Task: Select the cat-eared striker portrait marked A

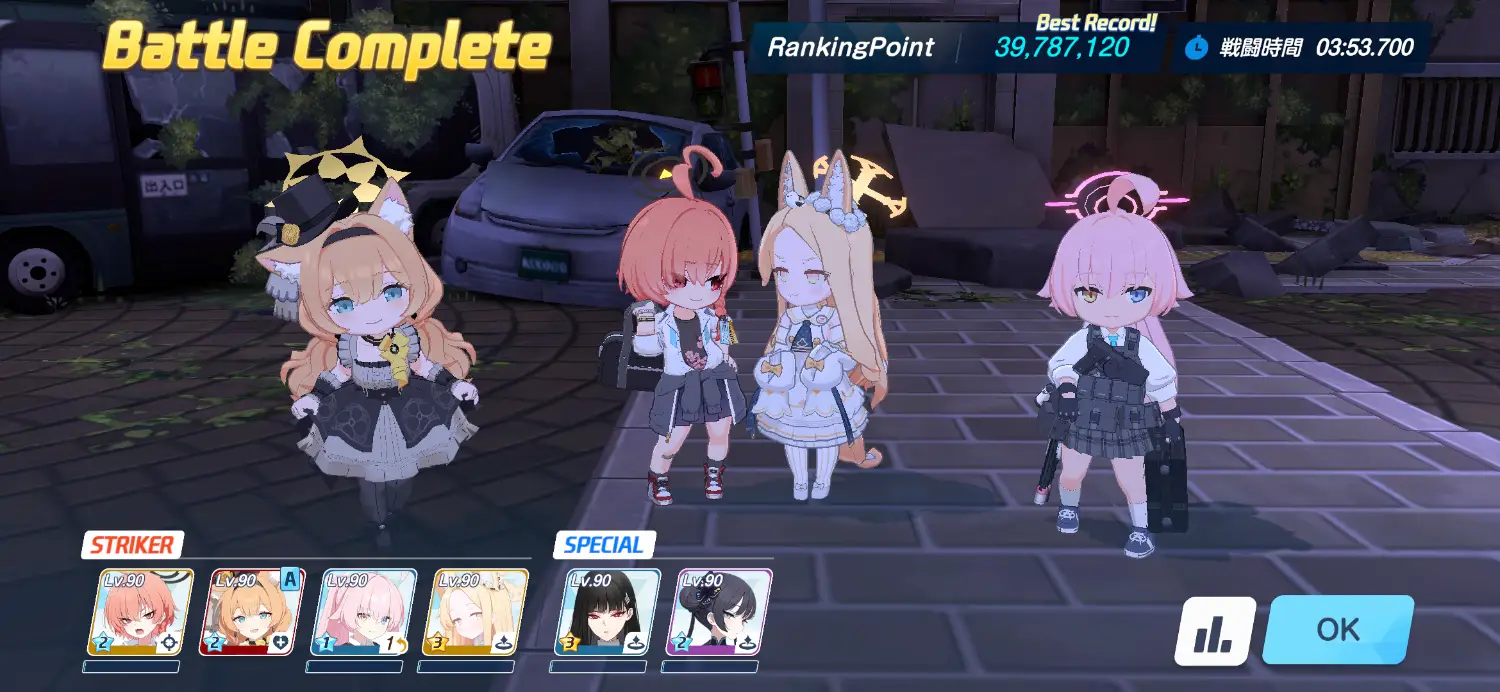Action: tap(257, 612)
